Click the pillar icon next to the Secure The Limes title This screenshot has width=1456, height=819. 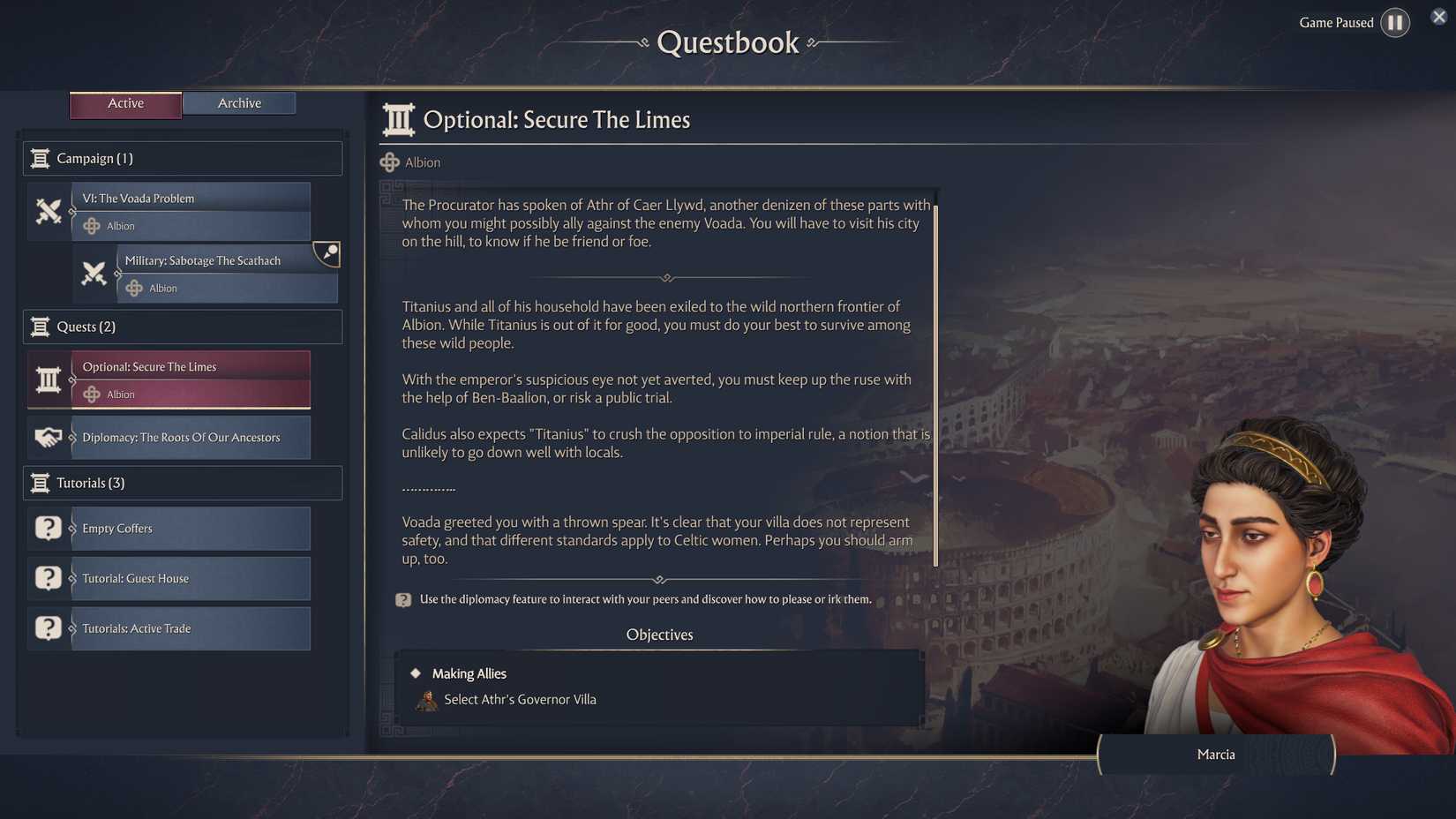(397, 118)
